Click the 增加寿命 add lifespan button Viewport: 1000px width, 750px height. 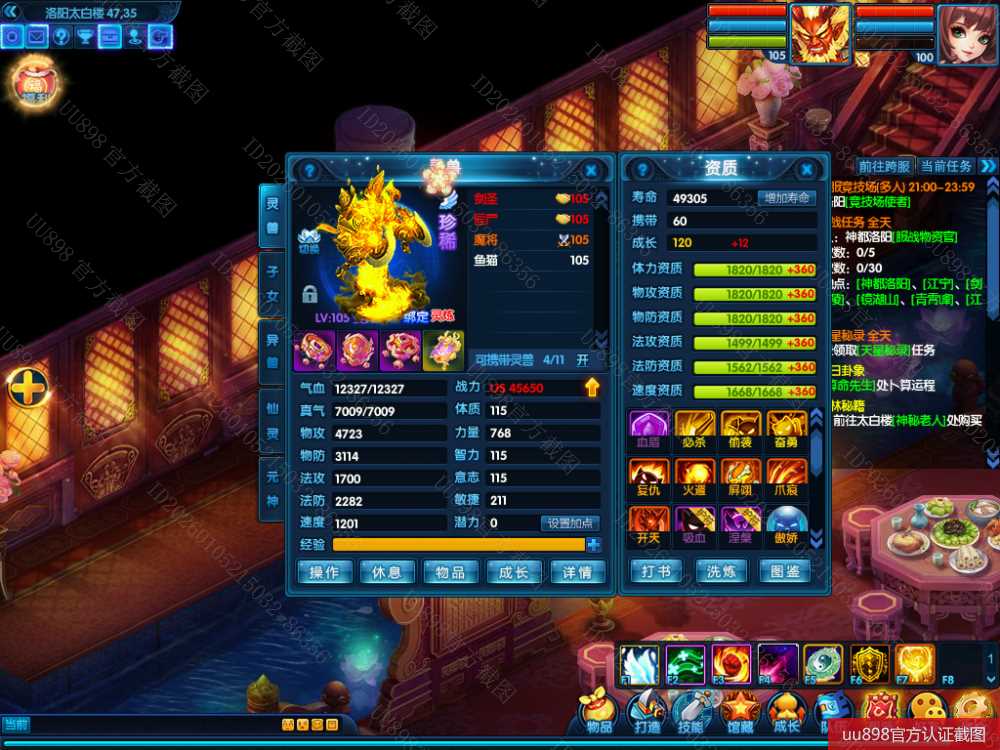click(786, 198)
